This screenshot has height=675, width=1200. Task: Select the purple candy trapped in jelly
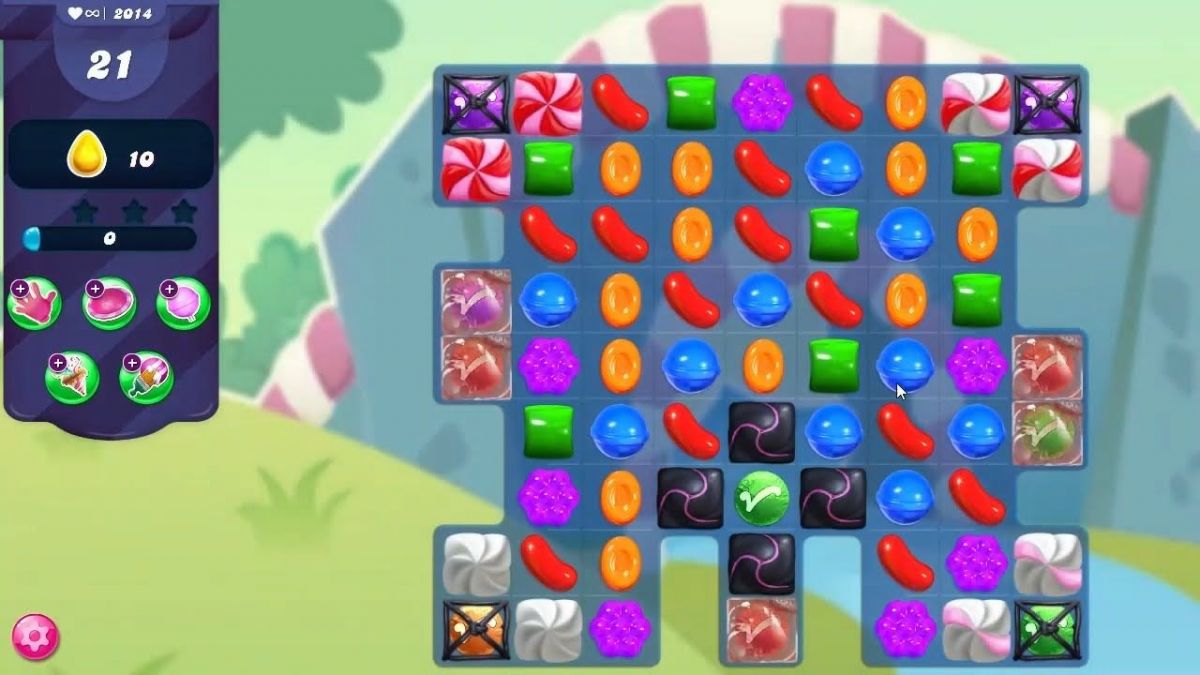(476, 300)
